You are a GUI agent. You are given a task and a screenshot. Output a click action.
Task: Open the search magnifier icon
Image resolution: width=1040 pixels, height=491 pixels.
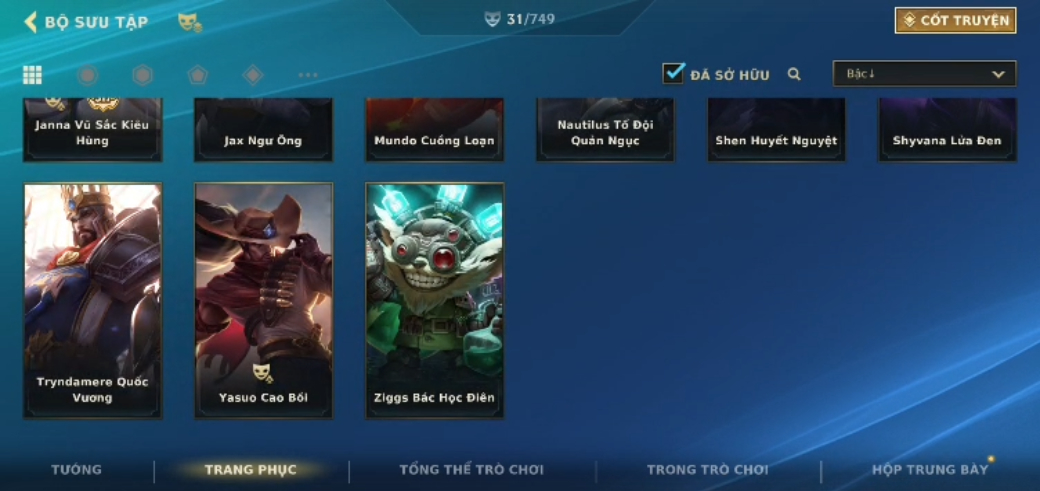pyautogui.click(x=794, y=74)
